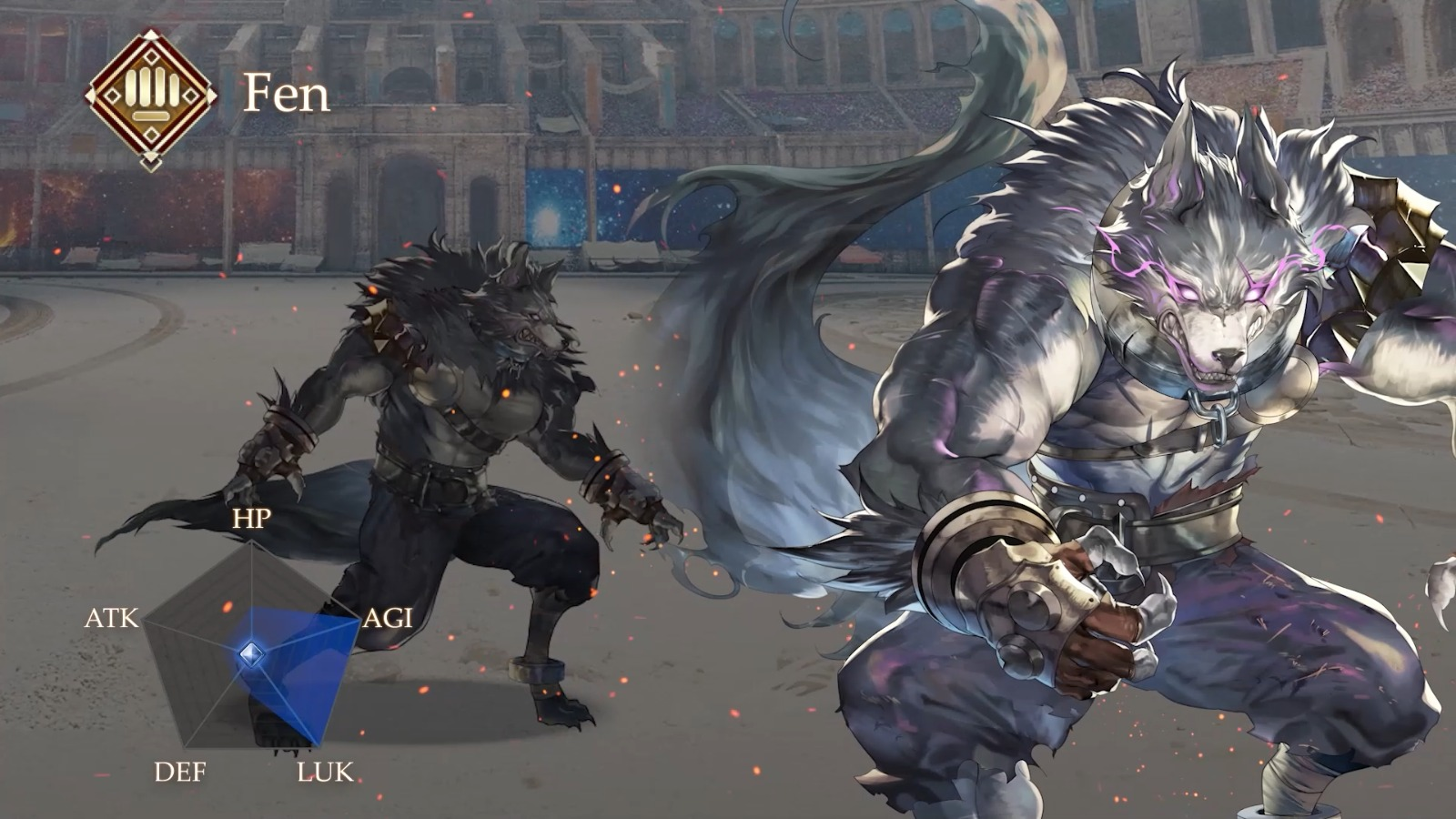The image size is (1456, 819).
Task: Select the pentagon stat radar chart
Action: pos(252,649)
